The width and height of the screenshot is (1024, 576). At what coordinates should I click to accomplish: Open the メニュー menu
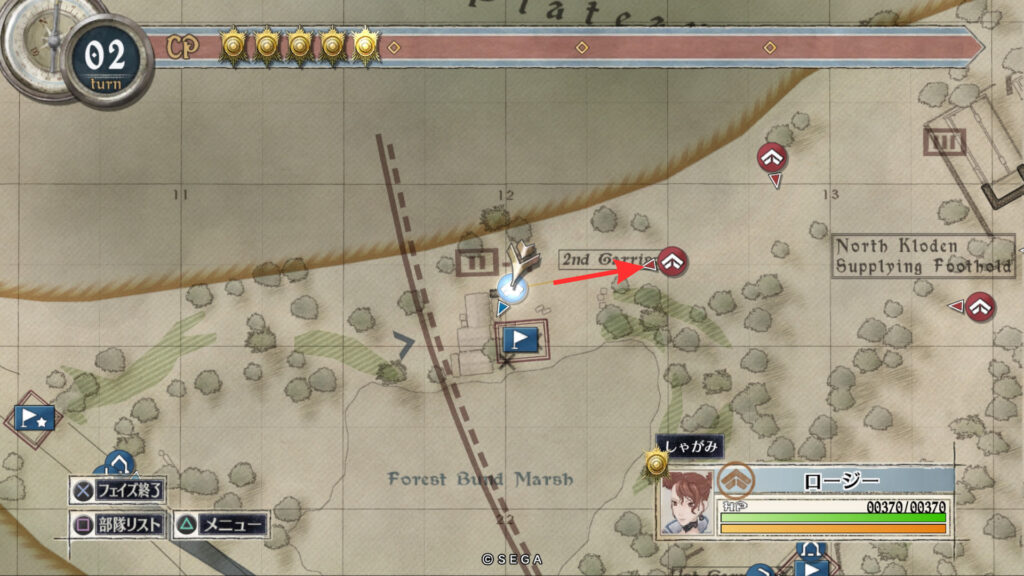tap(220, 525)
